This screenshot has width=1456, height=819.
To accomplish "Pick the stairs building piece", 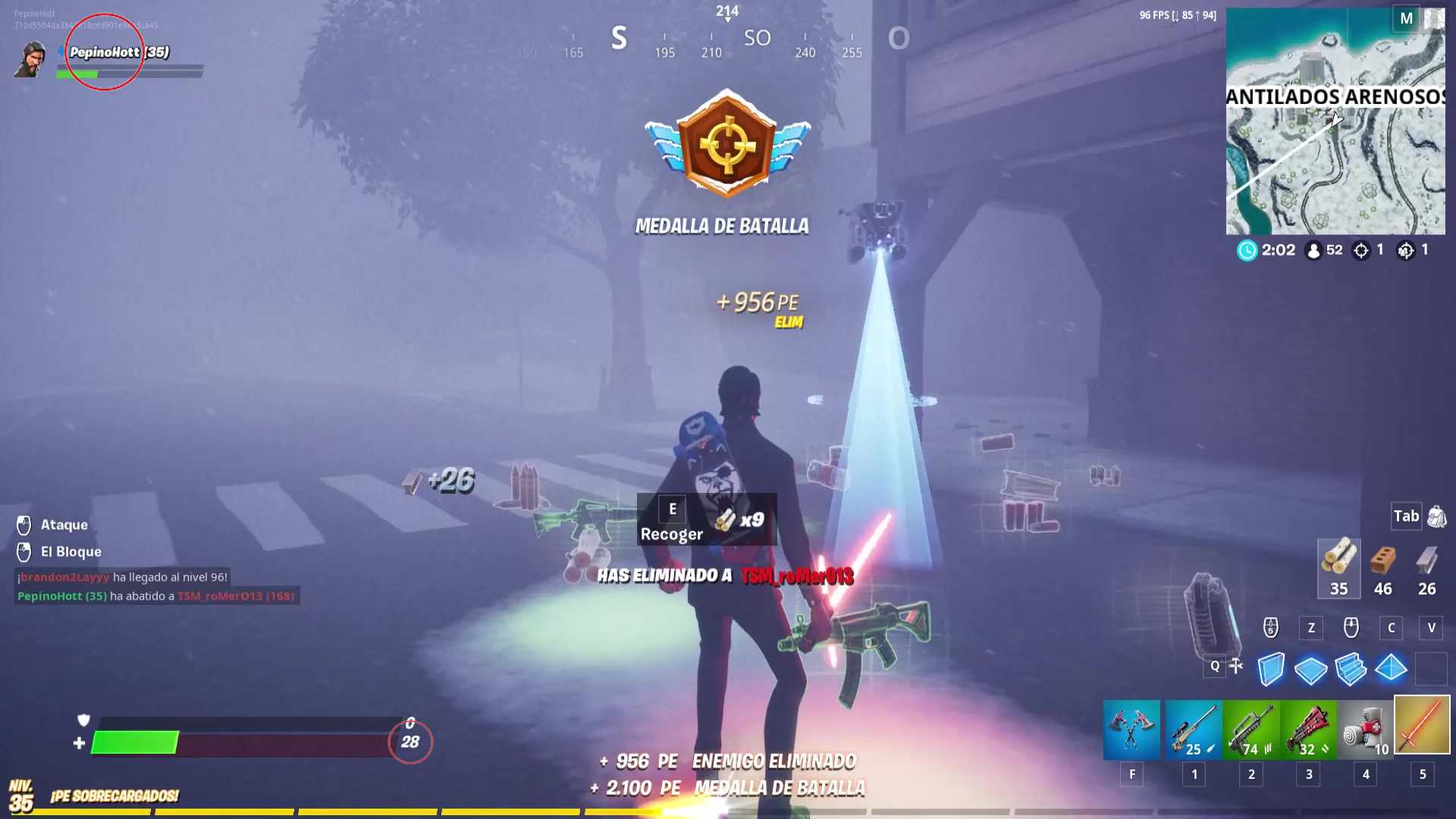I will 1351,669.
